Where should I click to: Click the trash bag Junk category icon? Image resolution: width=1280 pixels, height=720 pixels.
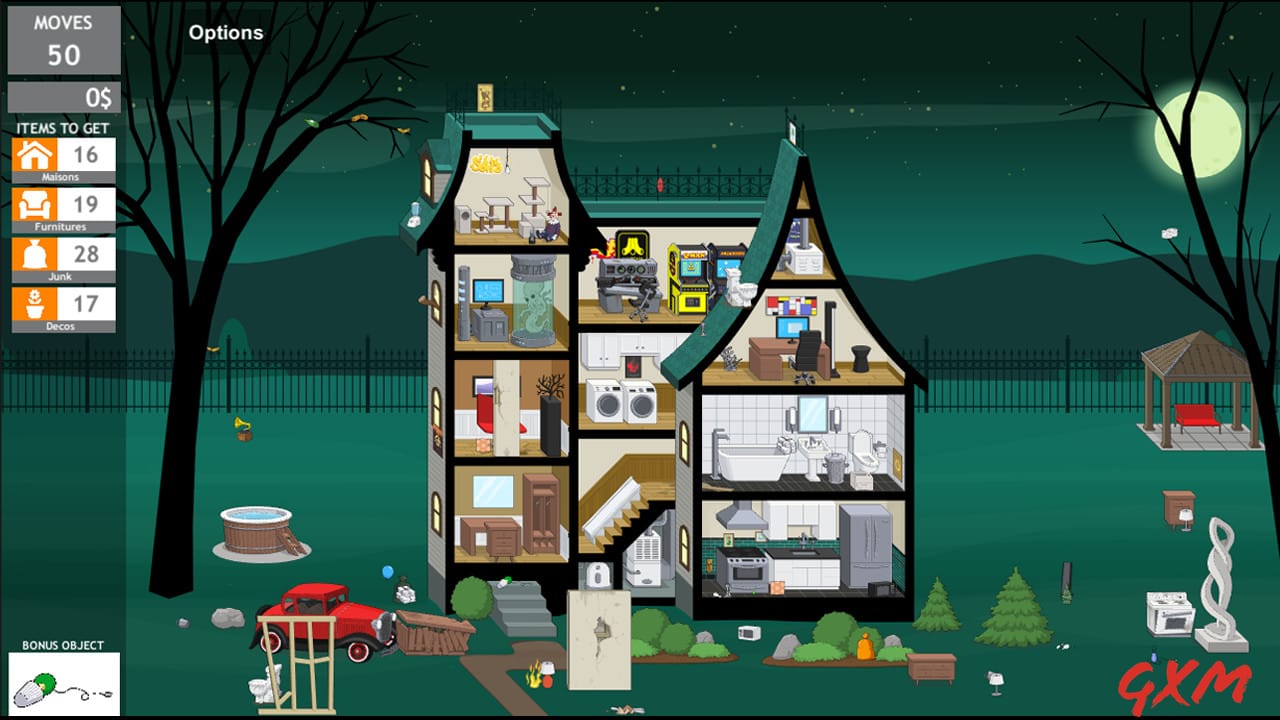point(36,255)
